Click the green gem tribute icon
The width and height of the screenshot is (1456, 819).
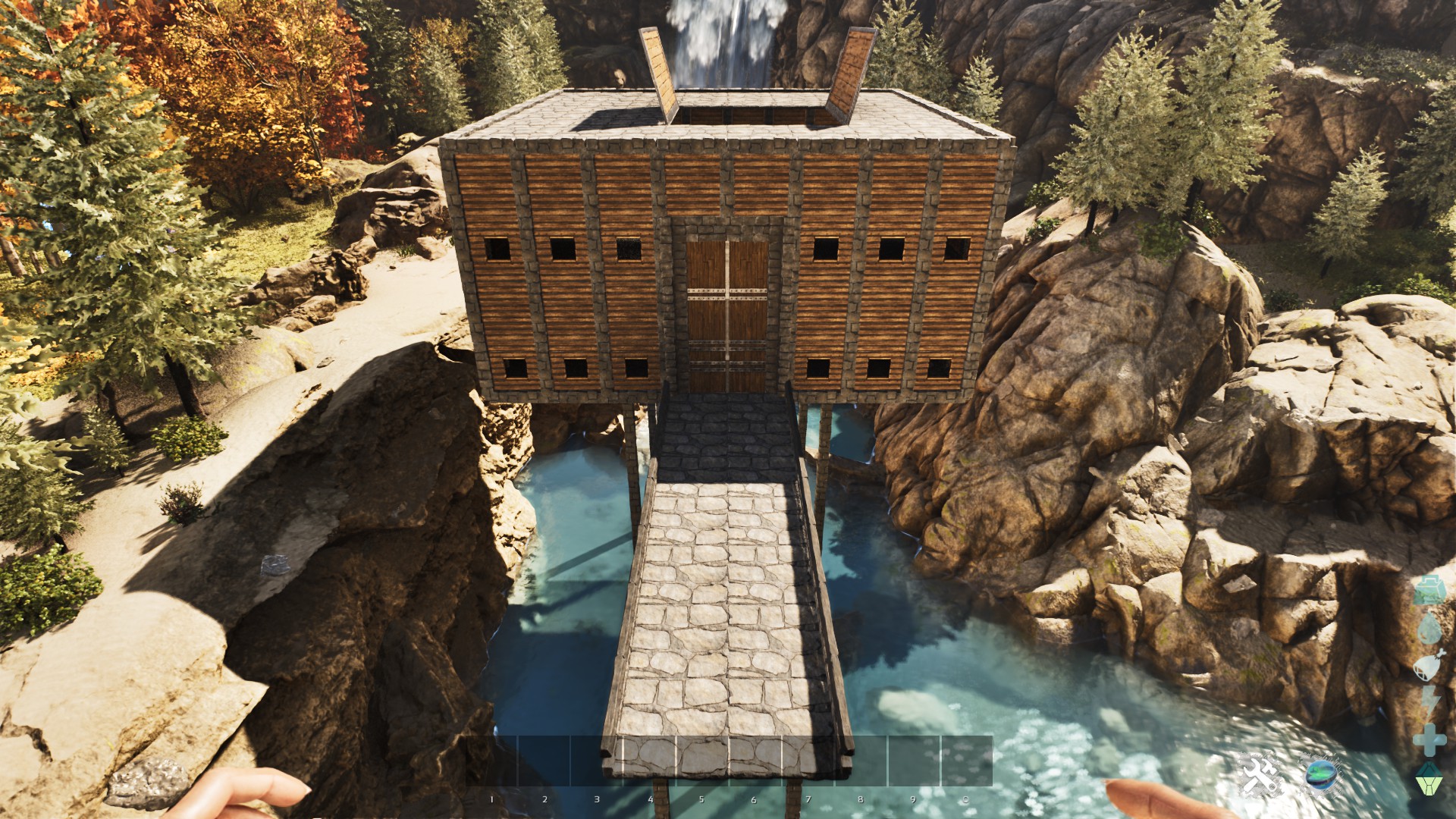1432,770
